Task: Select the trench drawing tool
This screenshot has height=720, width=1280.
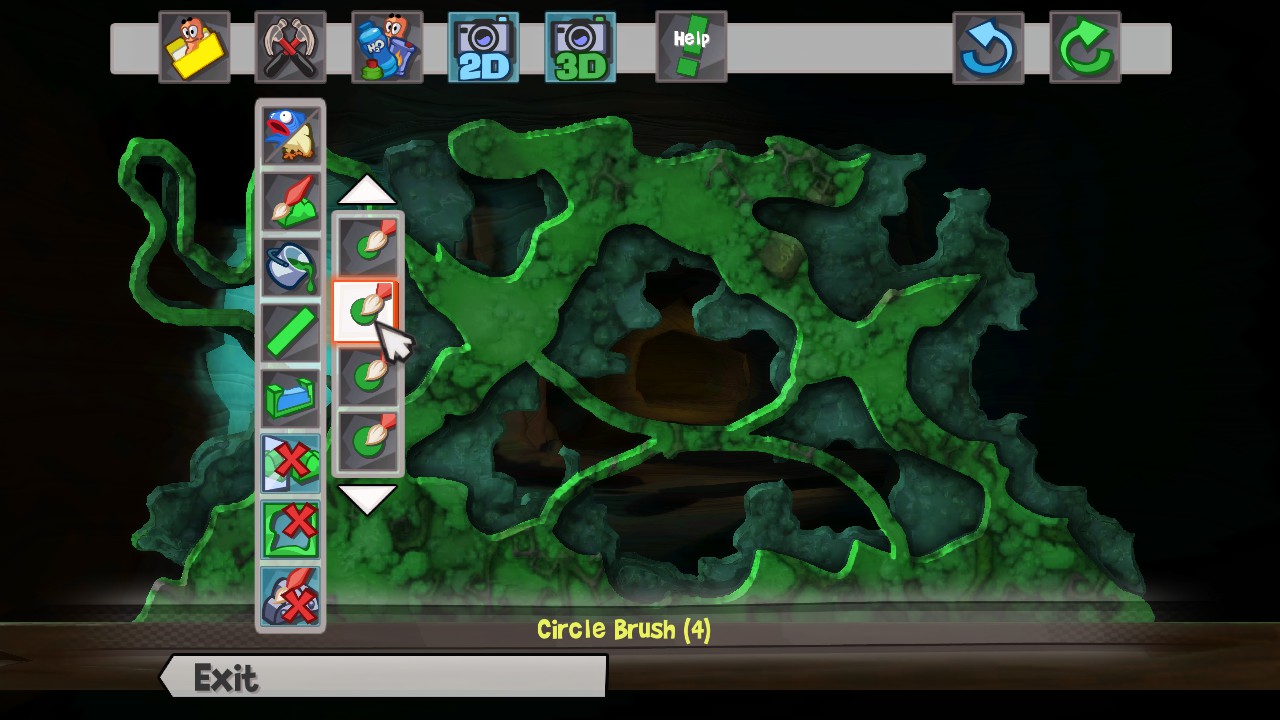Action: pyautogui.click(x=291, y=397)
